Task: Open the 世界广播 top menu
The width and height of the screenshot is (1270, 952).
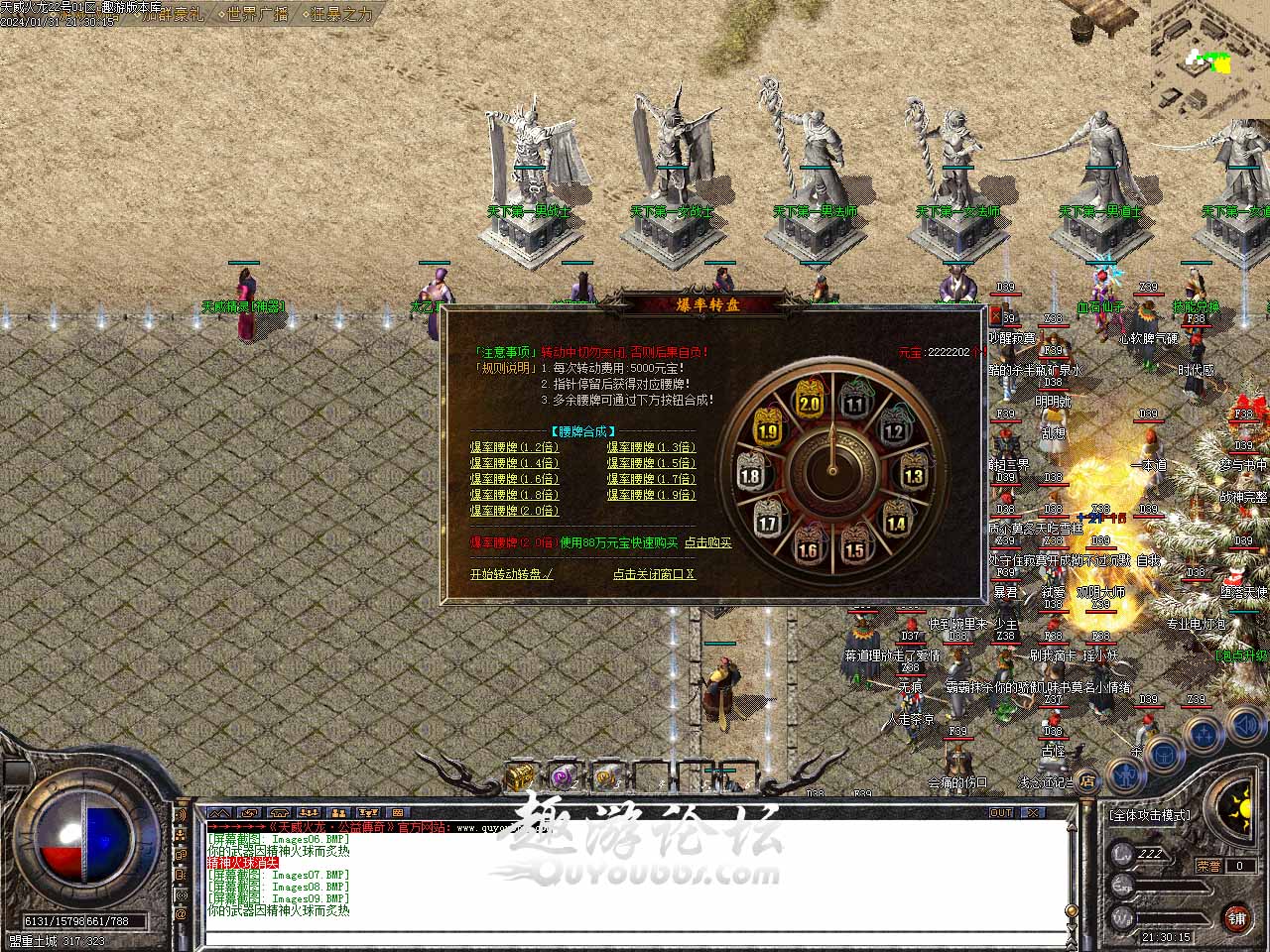Action: click(256, 14)
